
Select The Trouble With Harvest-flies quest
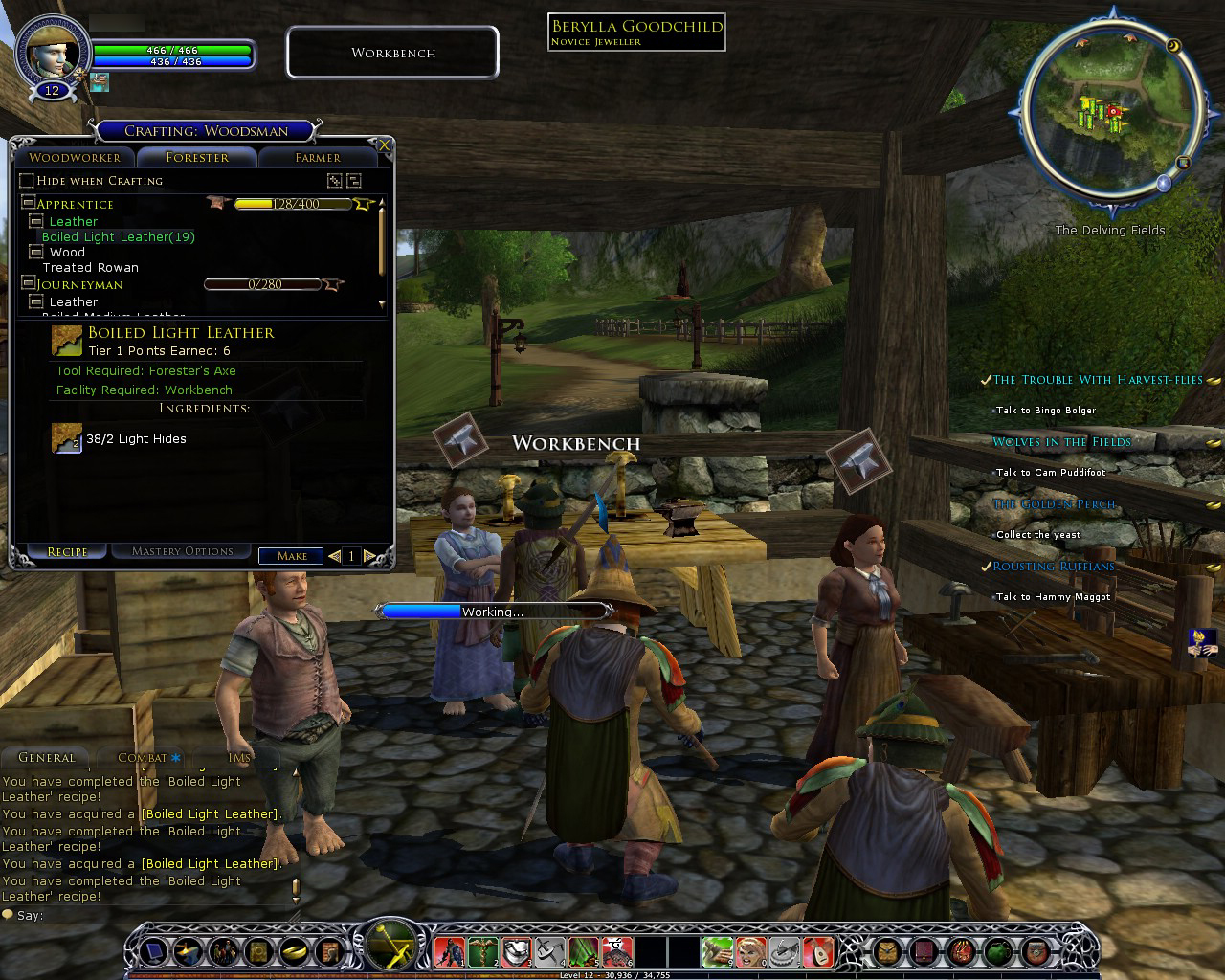tap(1097, 380)
